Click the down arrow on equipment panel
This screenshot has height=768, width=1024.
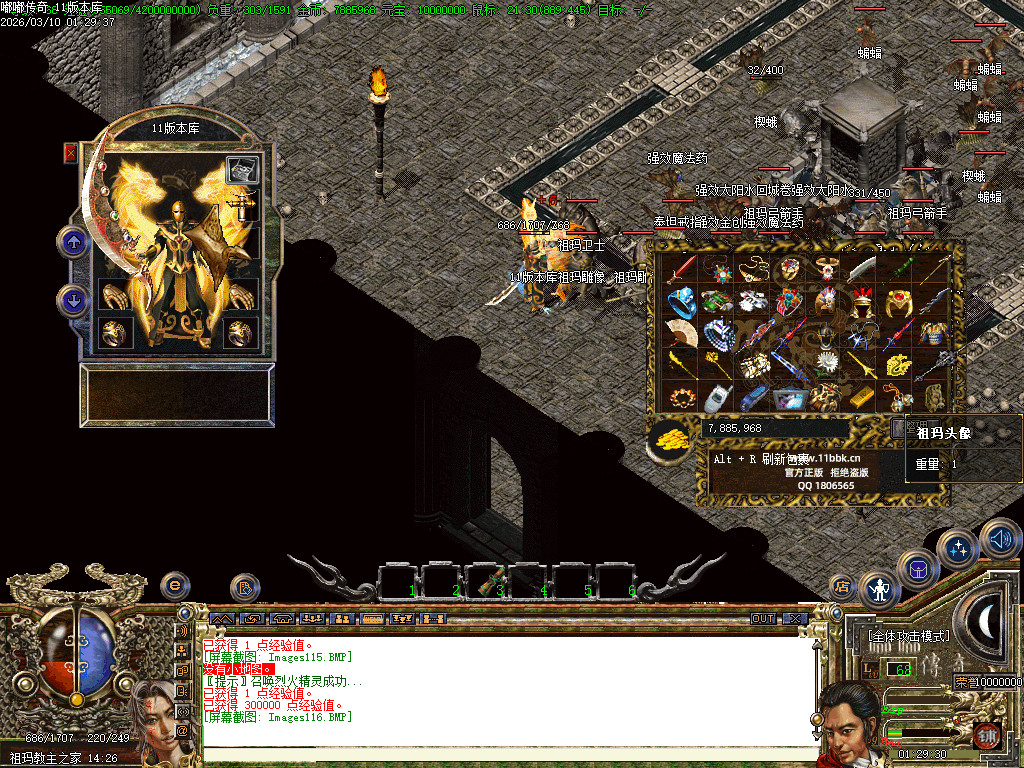[73, 299]
